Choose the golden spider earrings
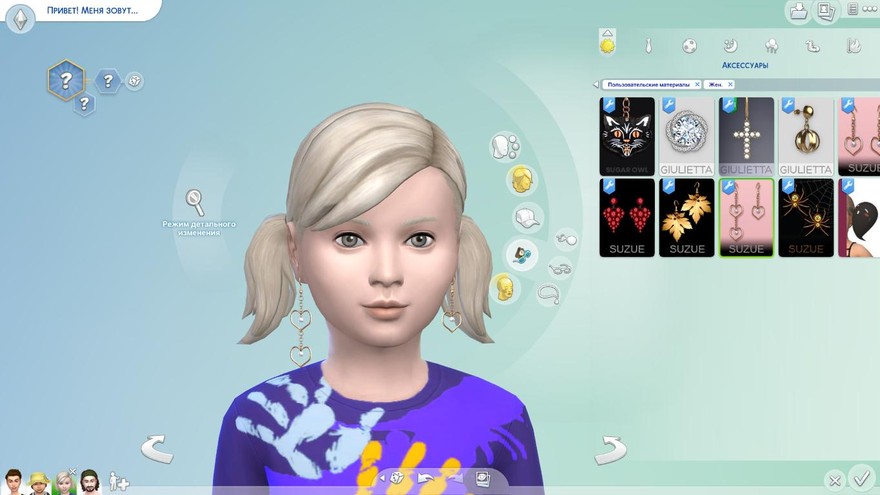 (806, 217)
